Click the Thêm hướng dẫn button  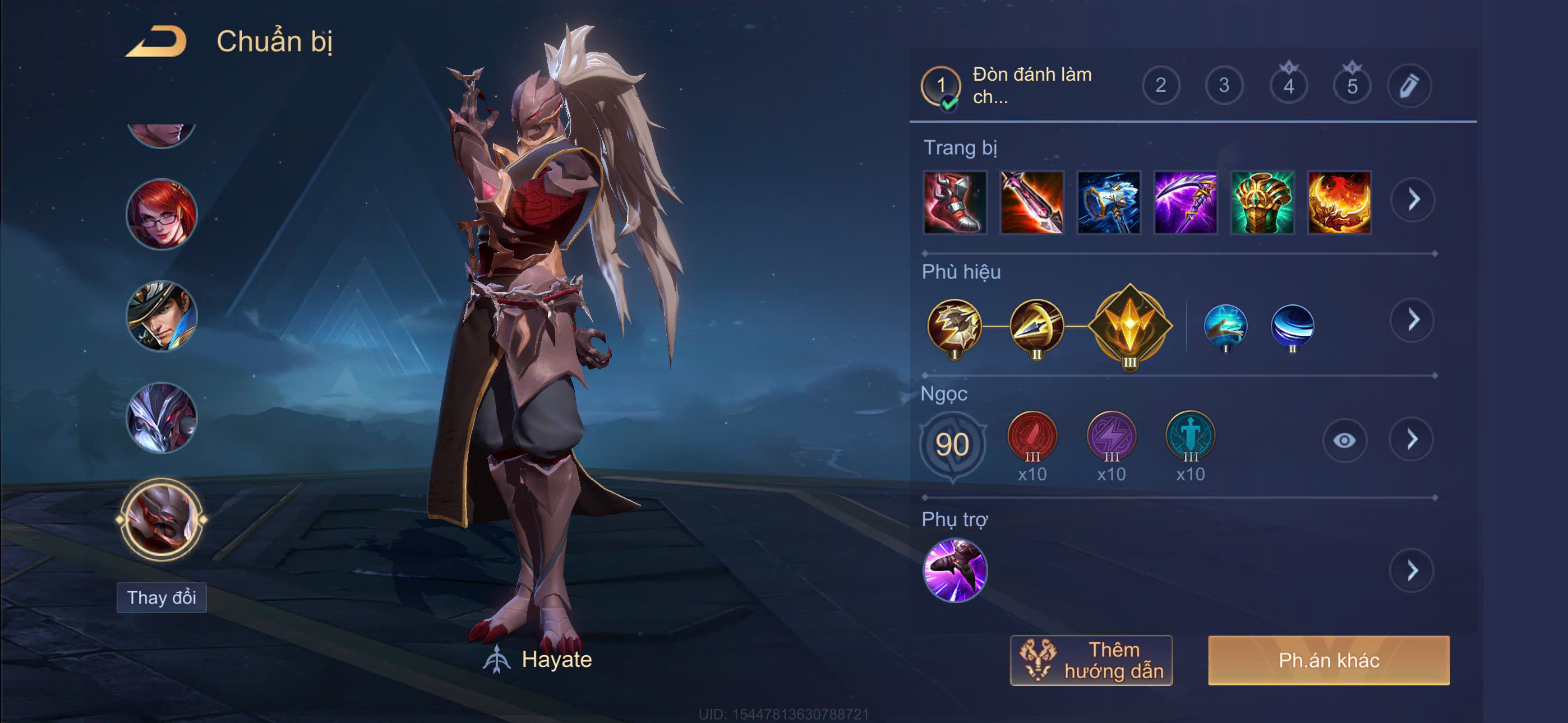pos(1091,660)
